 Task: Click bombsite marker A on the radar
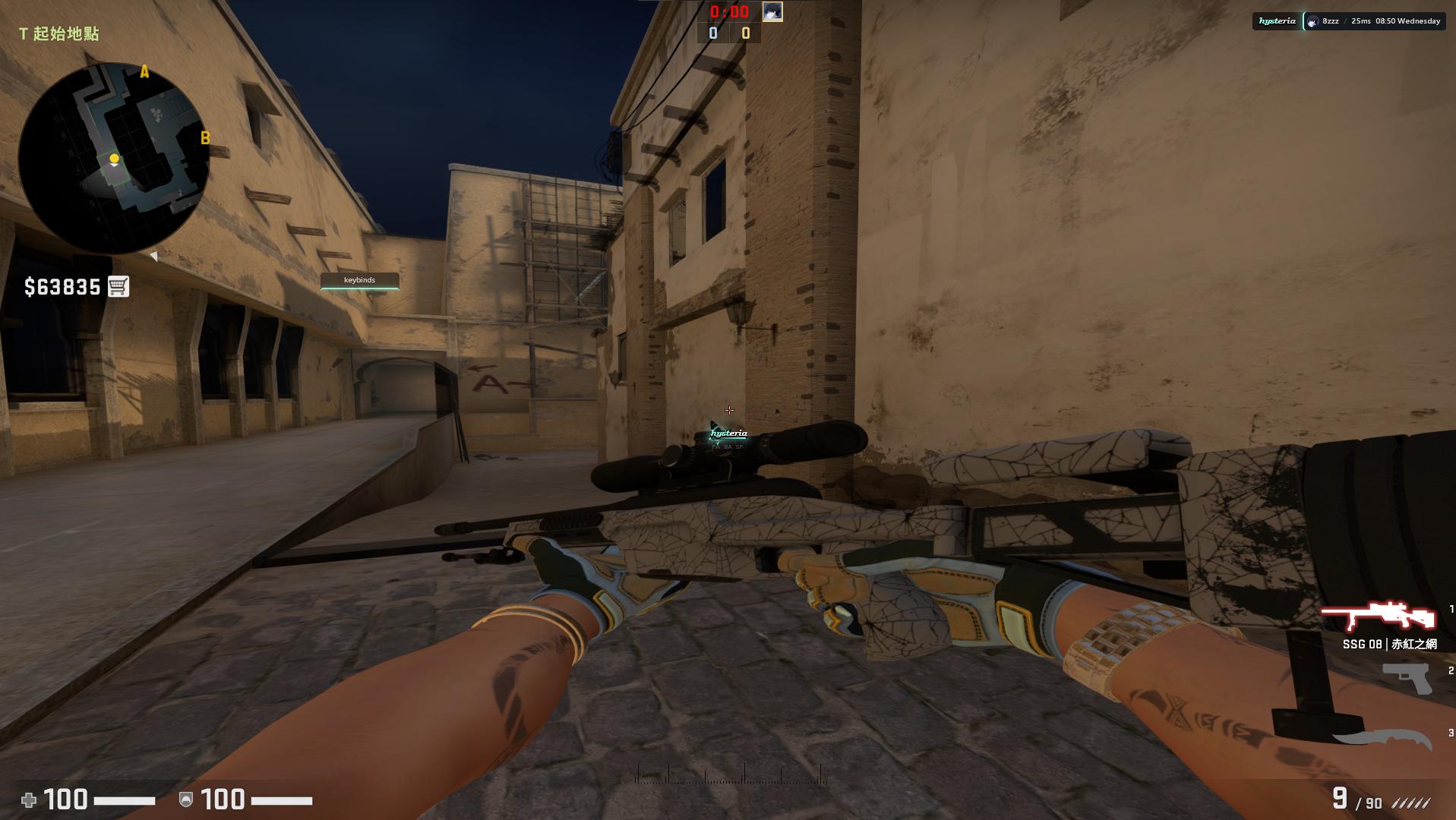[x=144, y=72]
